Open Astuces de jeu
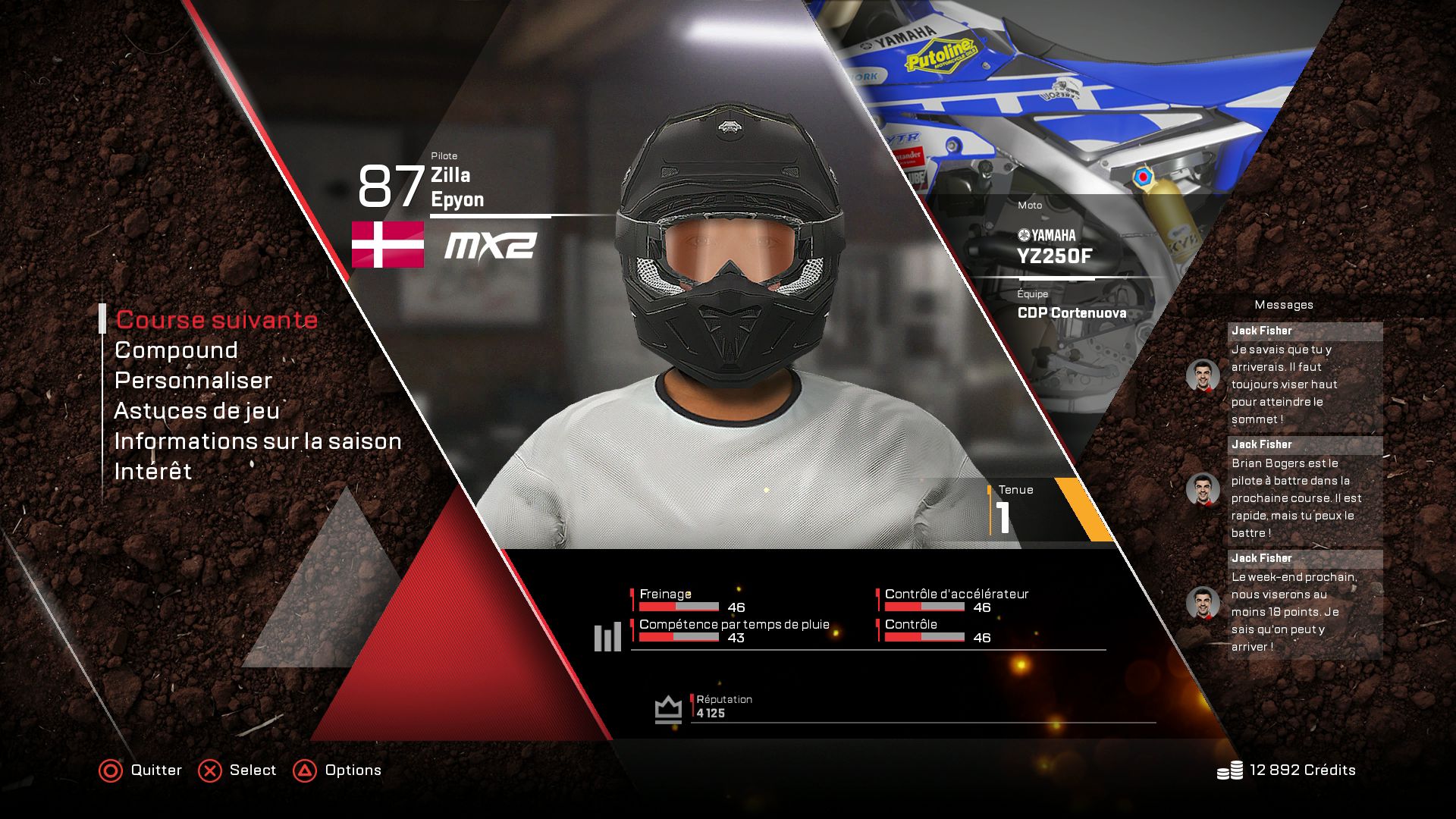1456x819 pixels. pos(197,411)
